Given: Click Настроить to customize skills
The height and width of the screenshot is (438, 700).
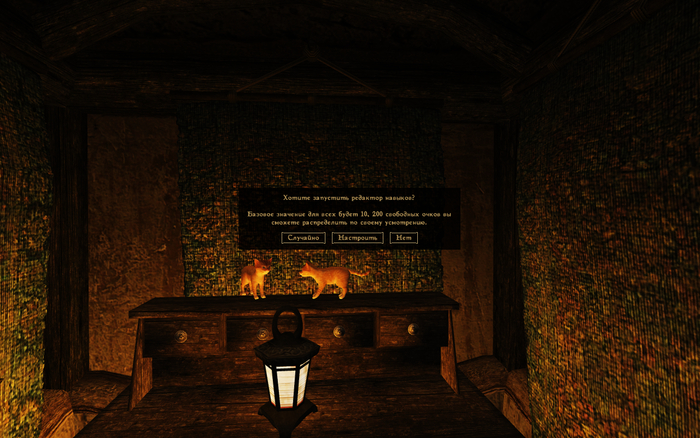Looking at the screenshot, I should click(357, 238).
